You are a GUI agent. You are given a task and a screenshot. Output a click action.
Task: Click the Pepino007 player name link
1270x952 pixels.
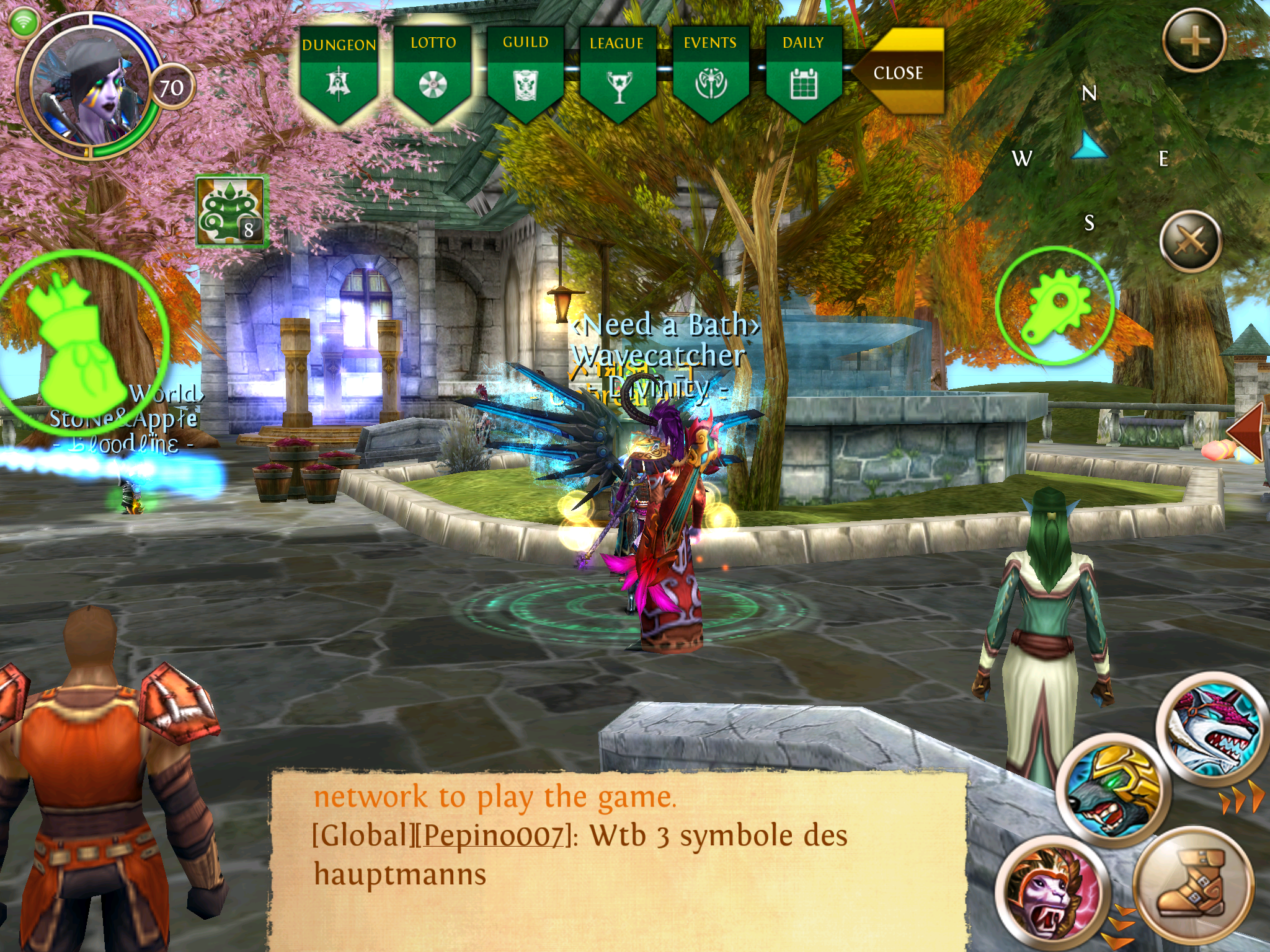[x=494, y=836]
